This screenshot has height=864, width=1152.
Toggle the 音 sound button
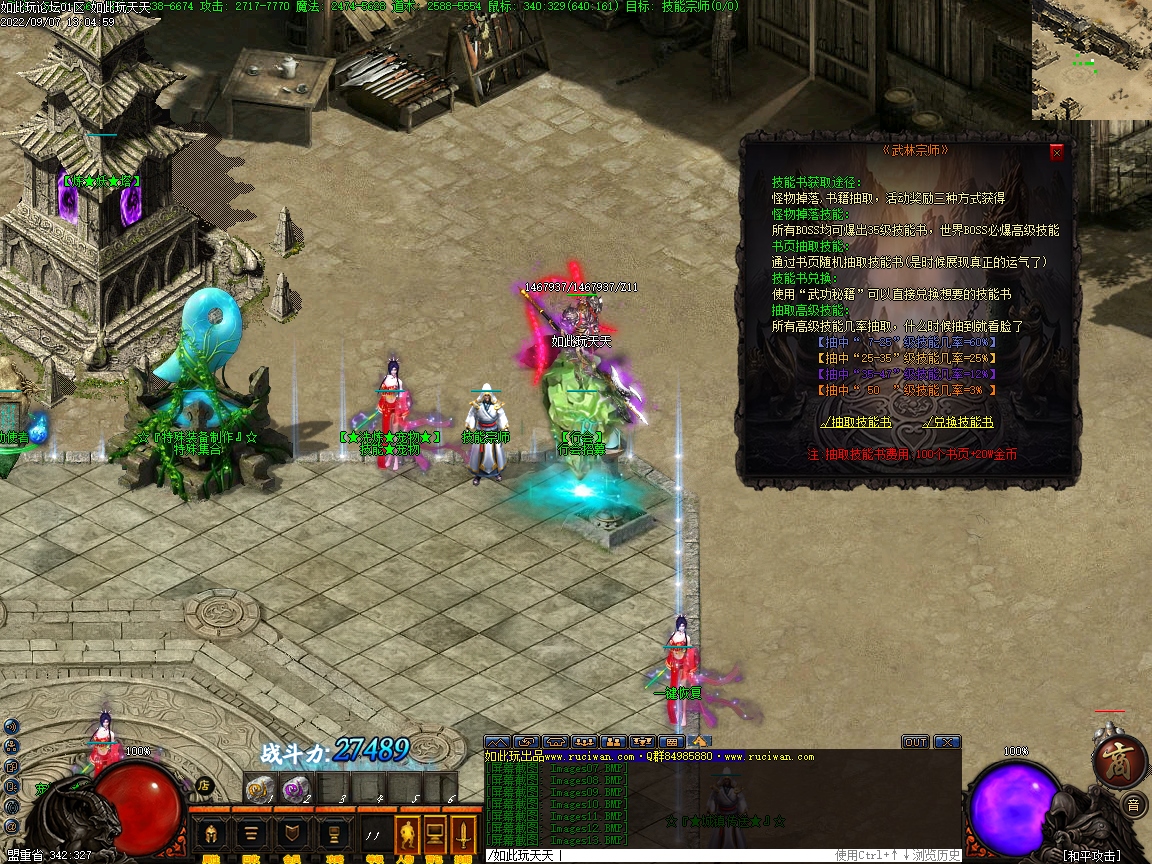click(1133, 804)
